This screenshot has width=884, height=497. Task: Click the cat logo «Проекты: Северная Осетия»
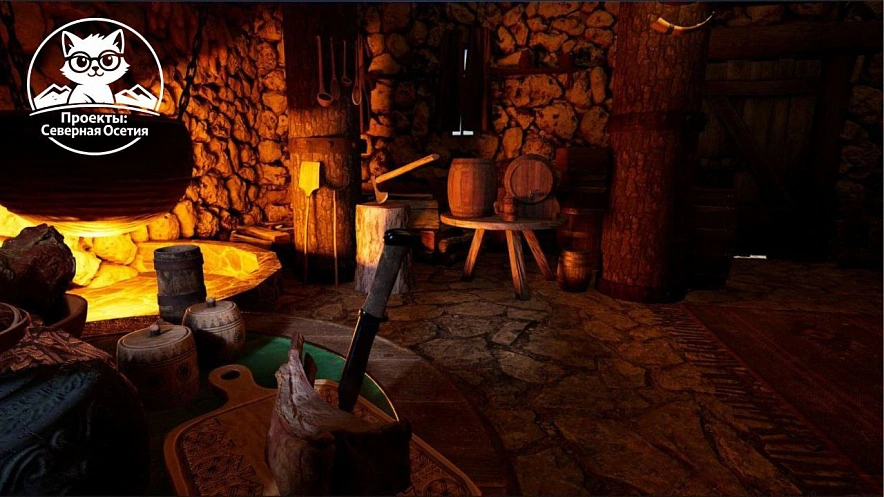pos(94,86)
